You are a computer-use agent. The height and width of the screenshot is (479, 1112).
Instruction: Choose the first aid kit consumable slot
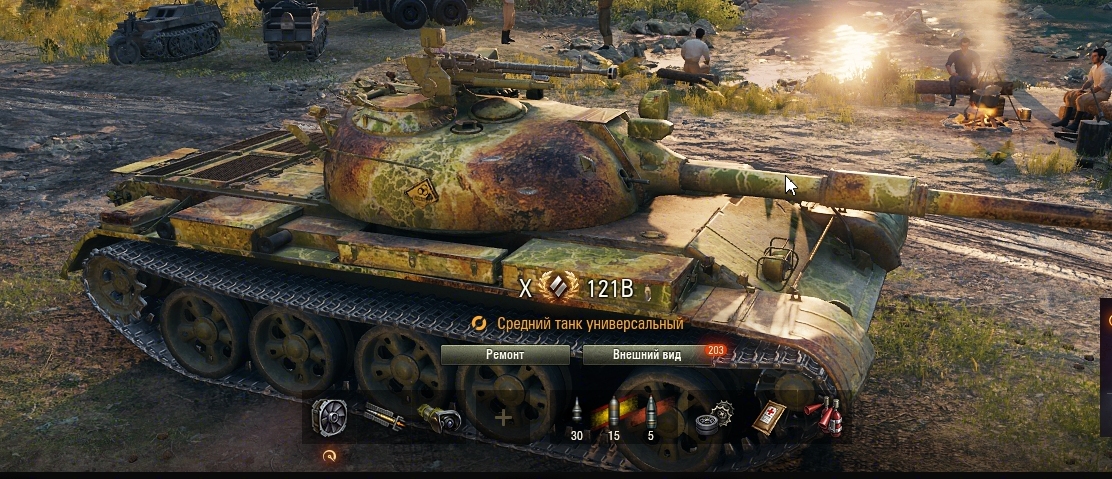click(x=769, y=416)
